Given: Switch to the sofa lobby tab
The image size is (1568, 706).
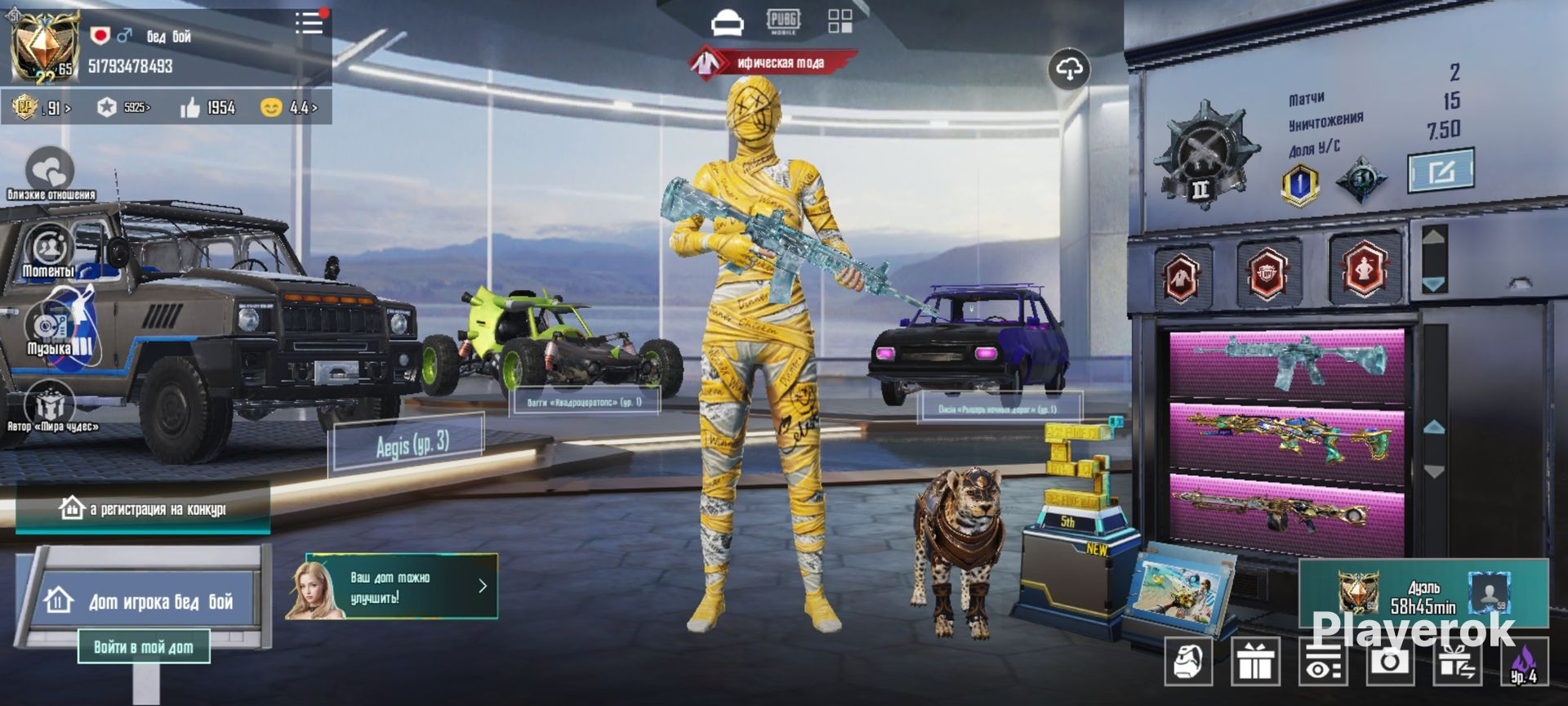Looking at the screenshot, I should click(727, 22).
